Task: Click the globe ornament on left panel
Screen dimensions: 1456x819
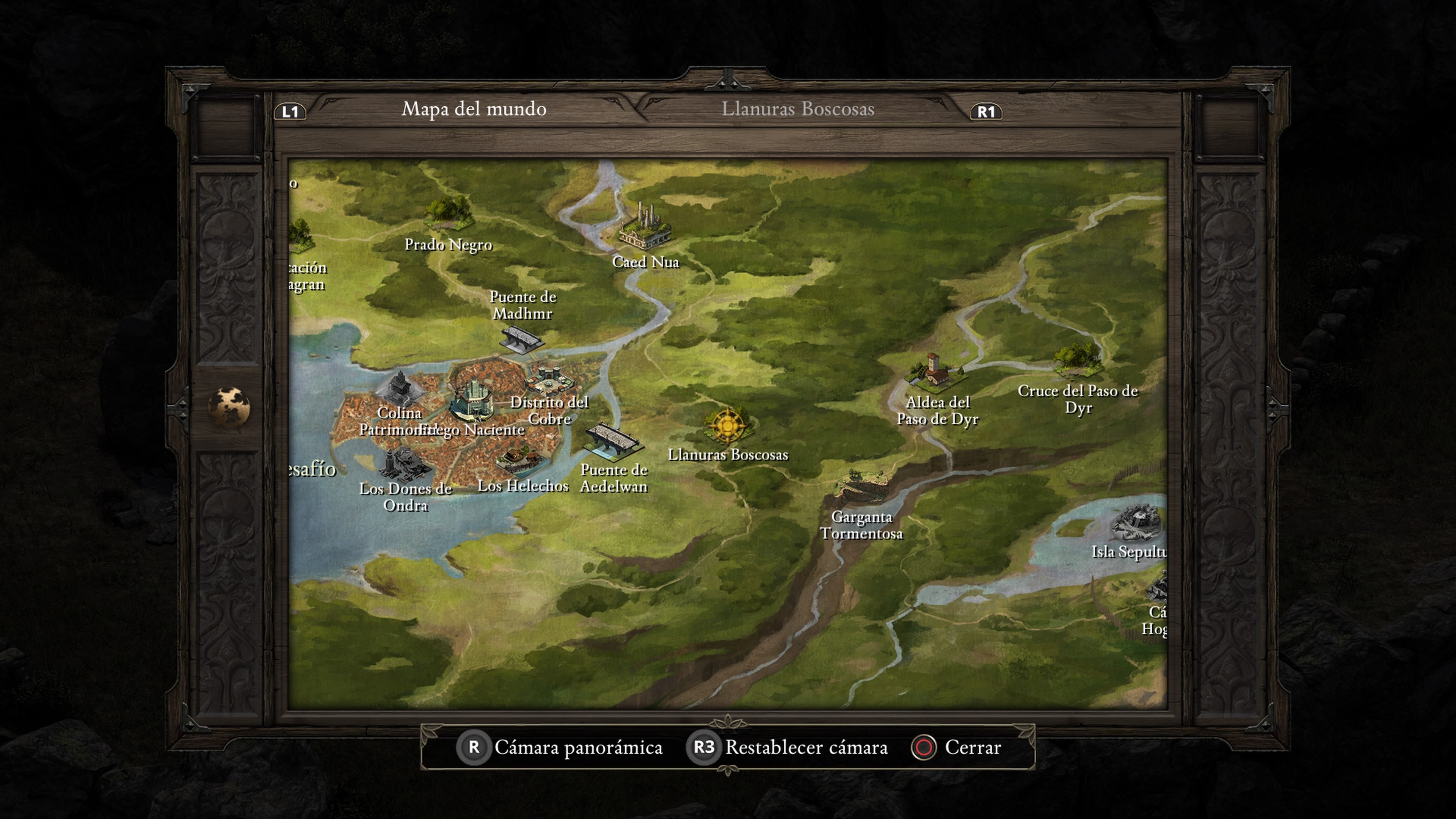Action: (228, 406)
